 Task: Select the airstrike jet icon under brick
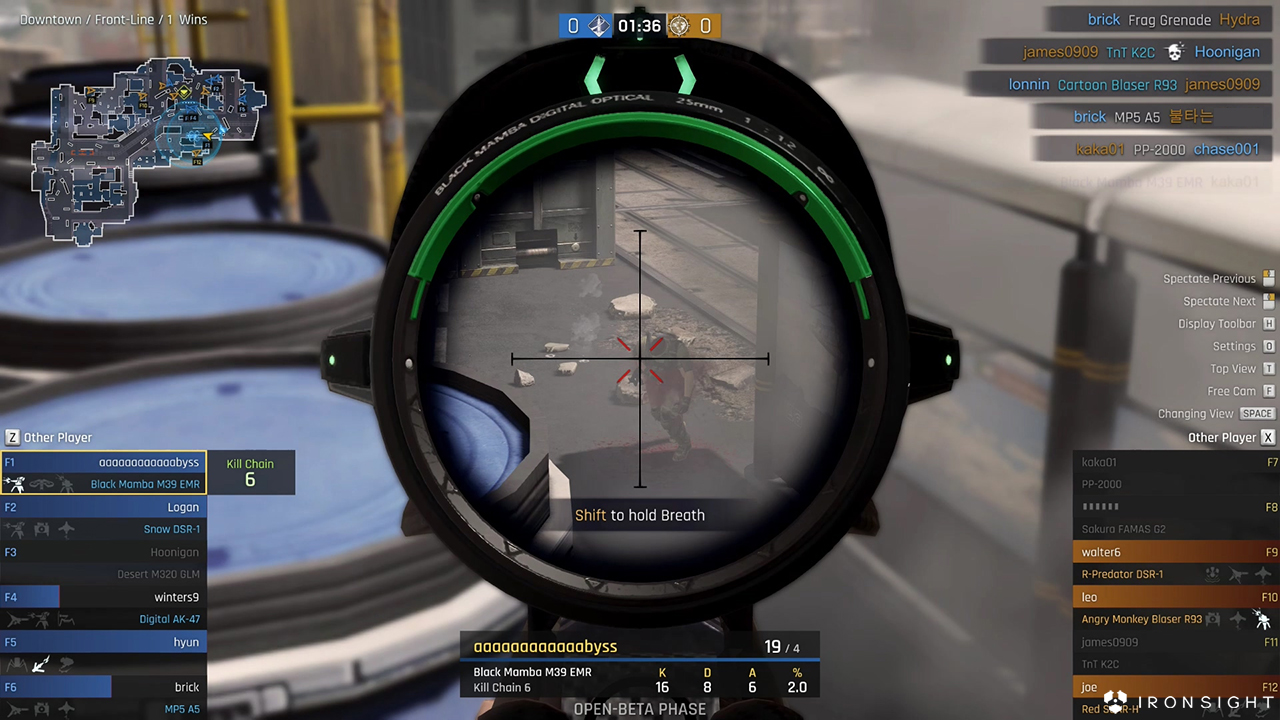pyautogui.click(x=66, y=708)
